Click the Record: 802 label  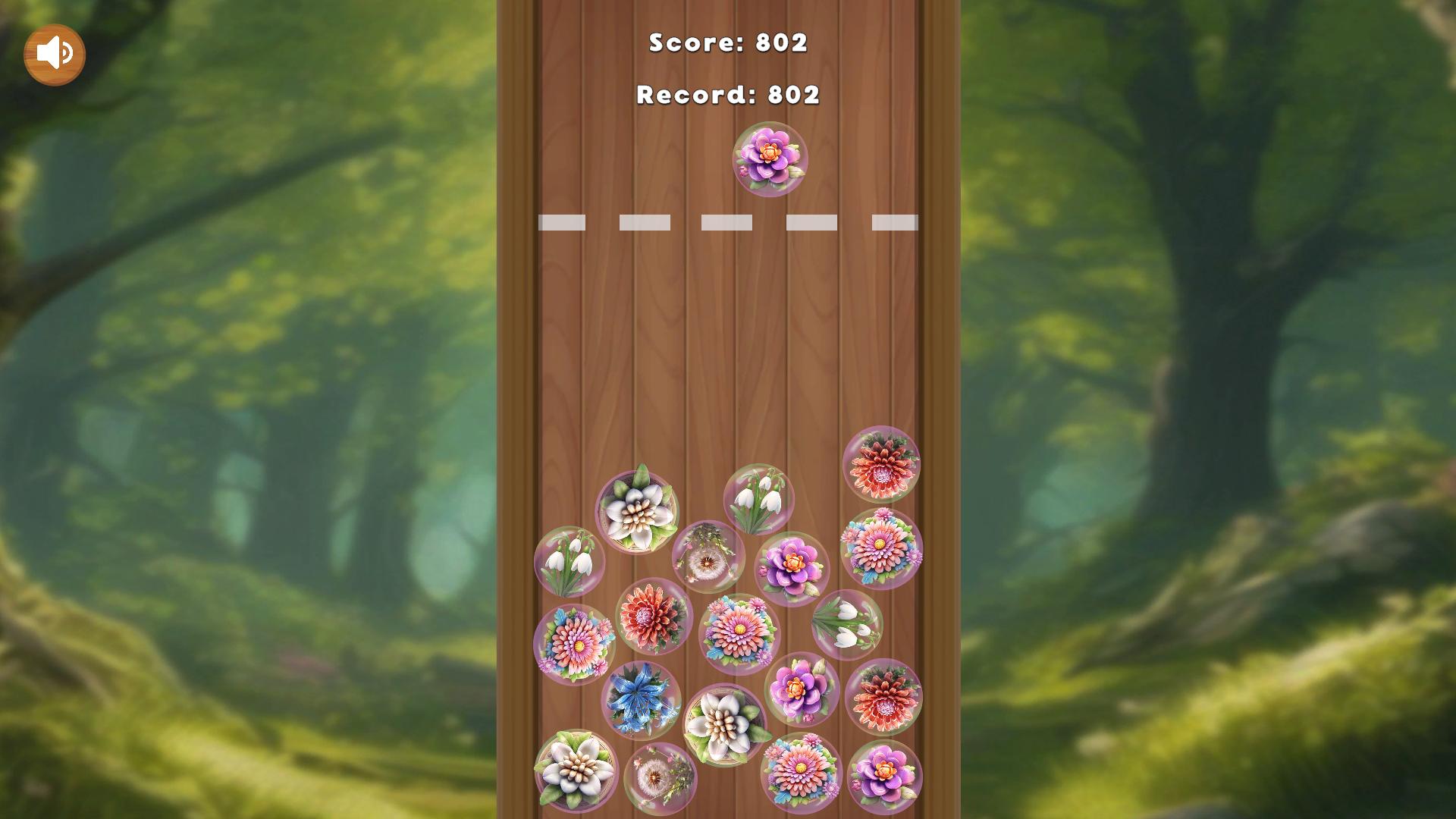pyautogui.click(x=726, y=95)
